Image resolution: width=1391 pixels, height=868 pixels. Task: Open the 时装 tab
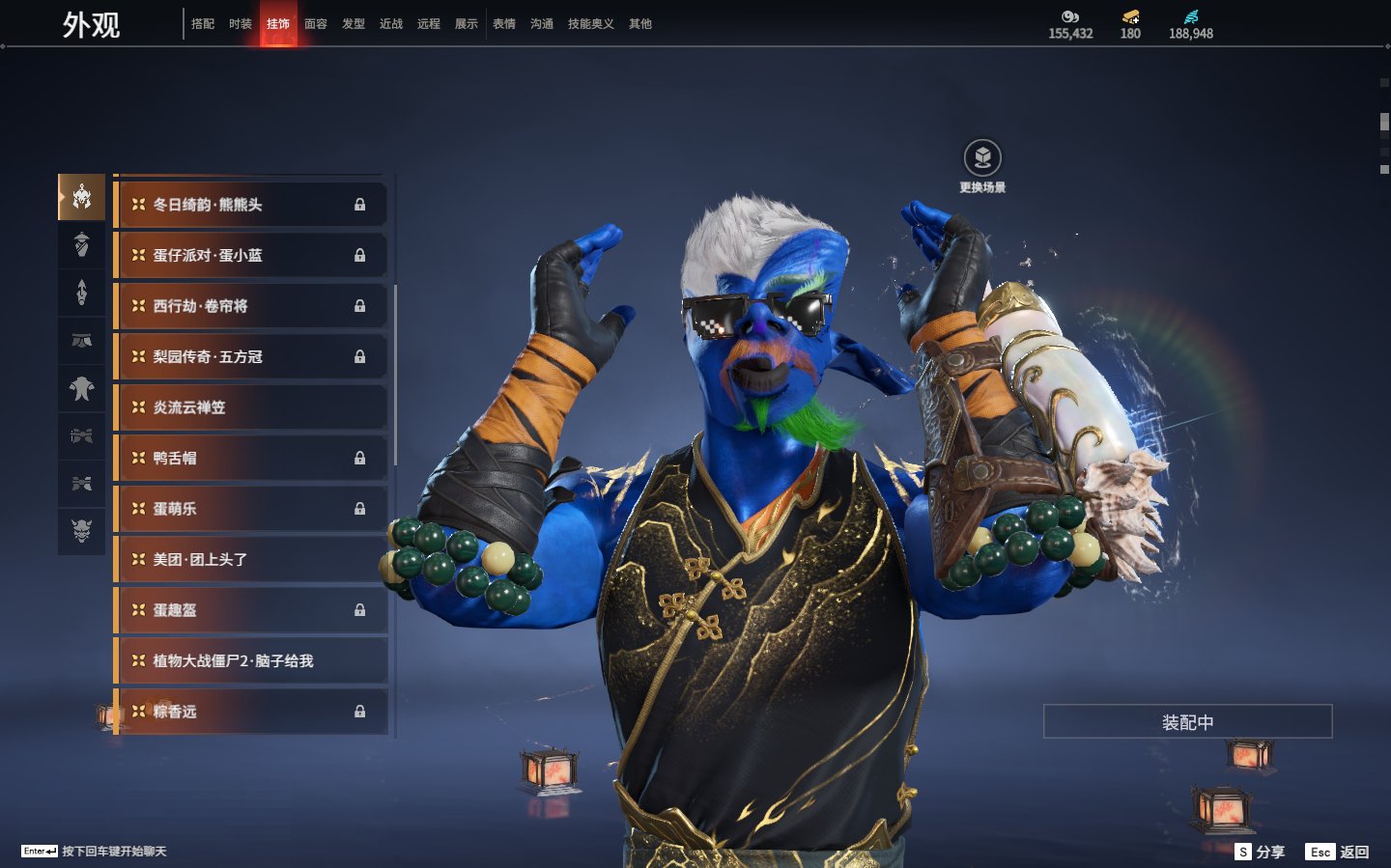coord(241,24)
